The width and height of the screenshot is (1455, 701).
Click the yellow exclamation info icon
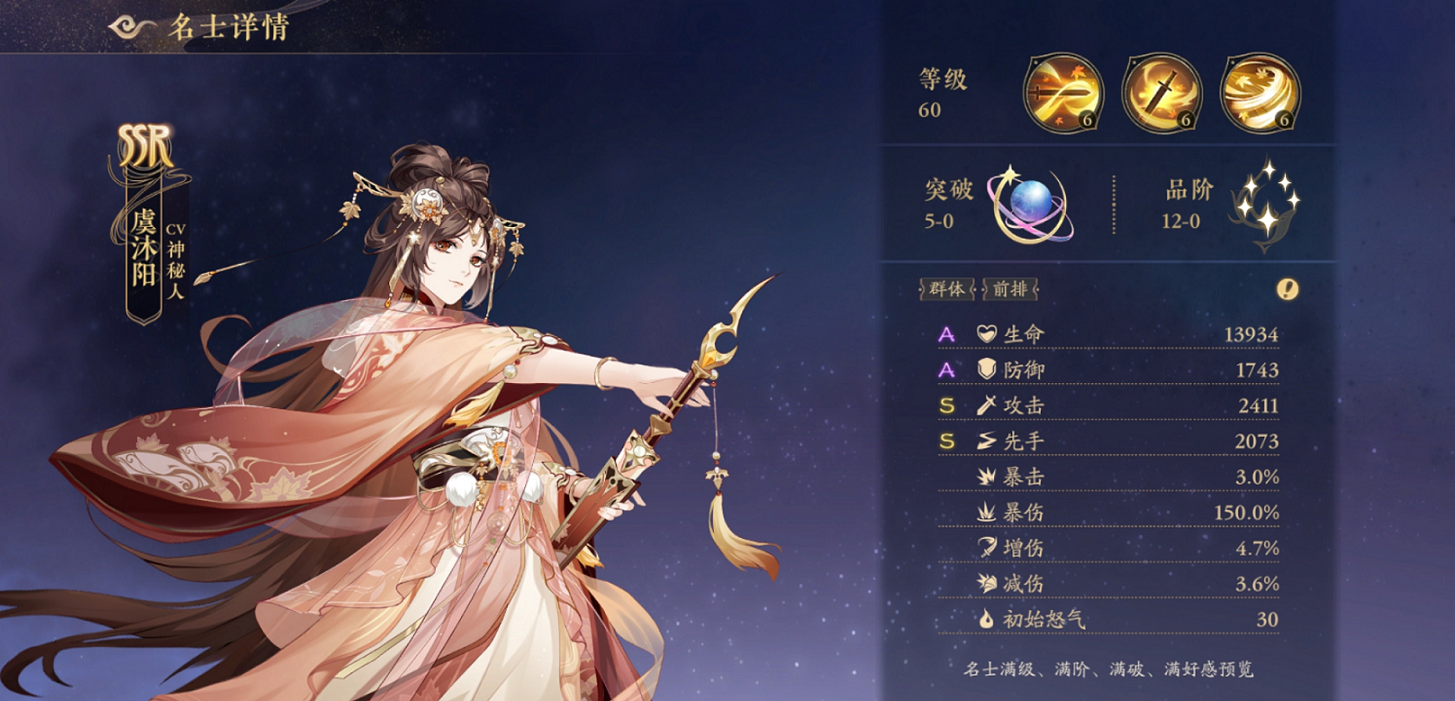click(1288, 289)
